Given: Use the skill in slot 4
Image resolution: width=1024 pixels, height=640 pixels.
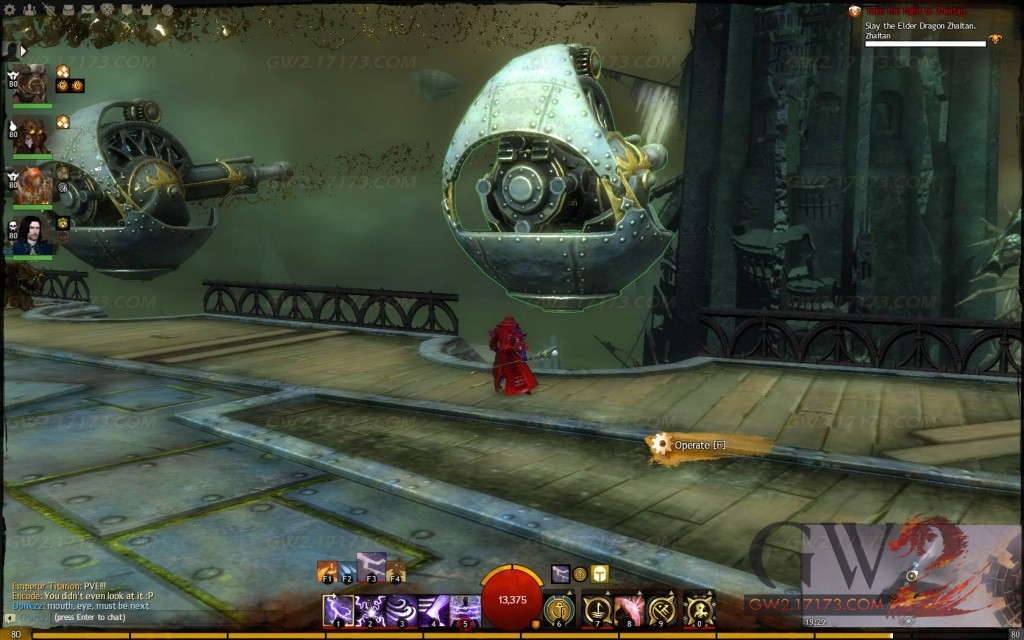Looking at the screenshot, I should [434, 610].
